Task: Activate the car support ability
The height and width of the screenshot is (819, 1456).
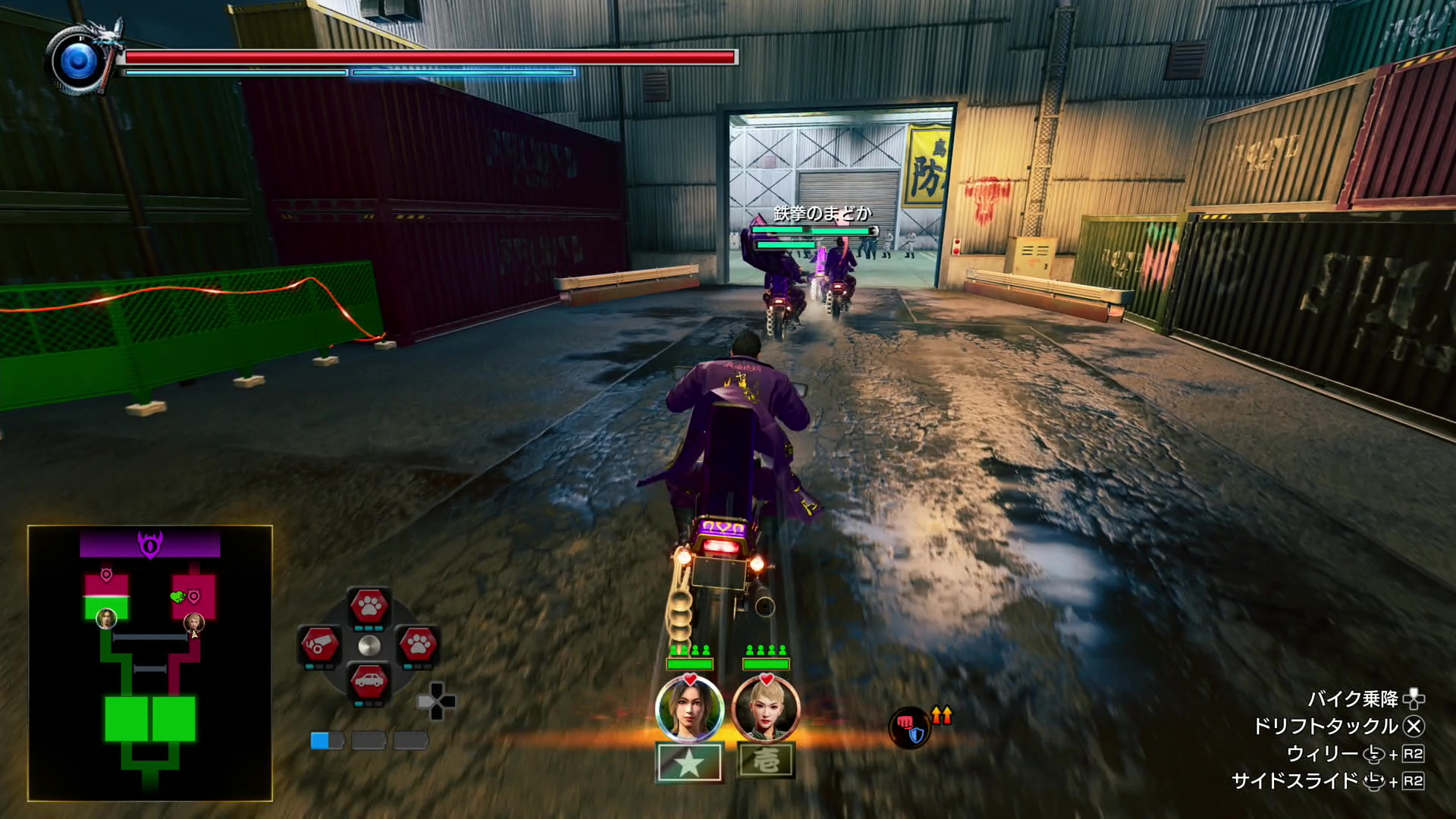Action: 369,682
